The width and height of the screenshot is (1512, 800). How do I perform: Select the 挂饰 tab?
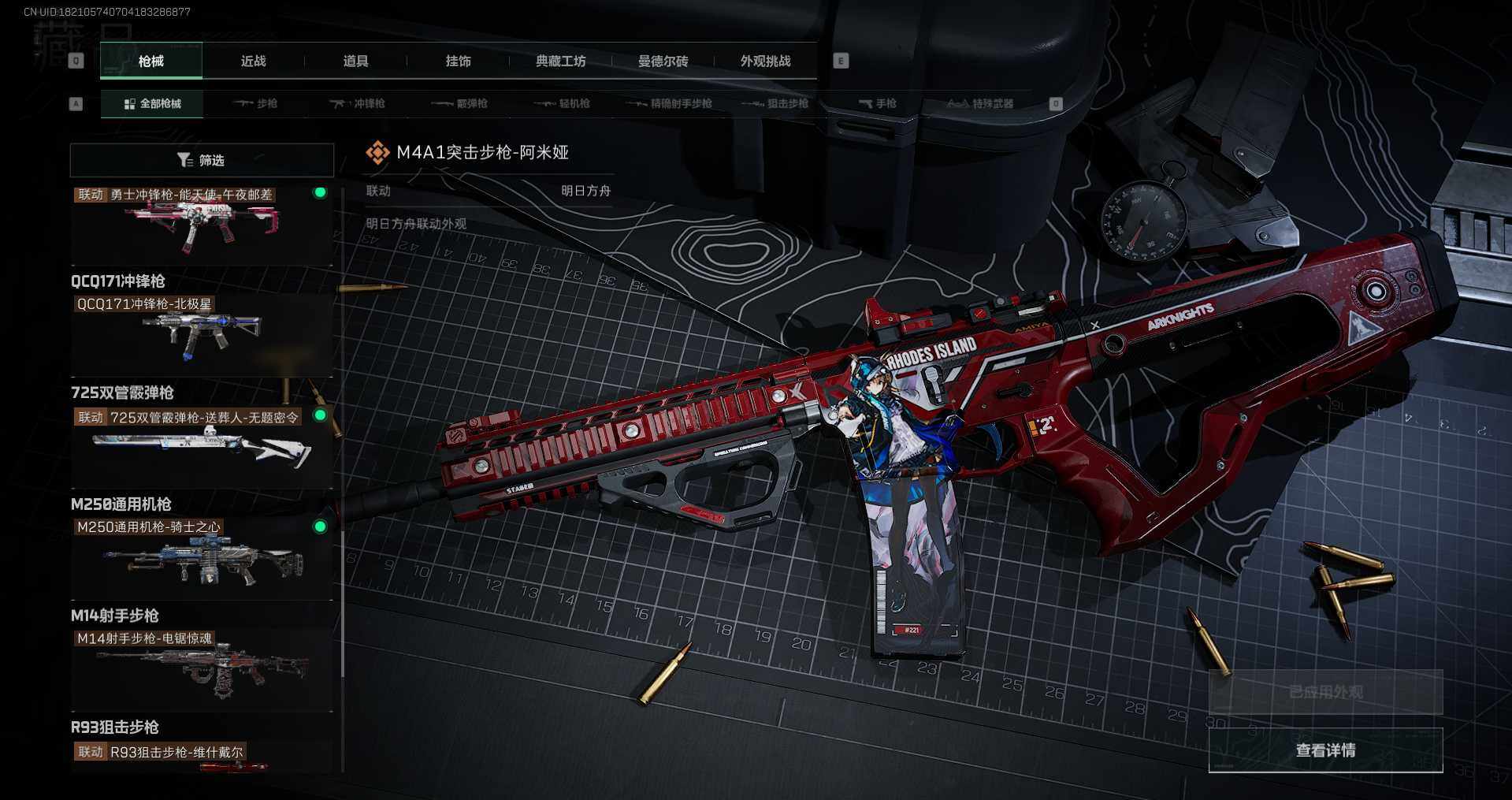coord(458,61)
